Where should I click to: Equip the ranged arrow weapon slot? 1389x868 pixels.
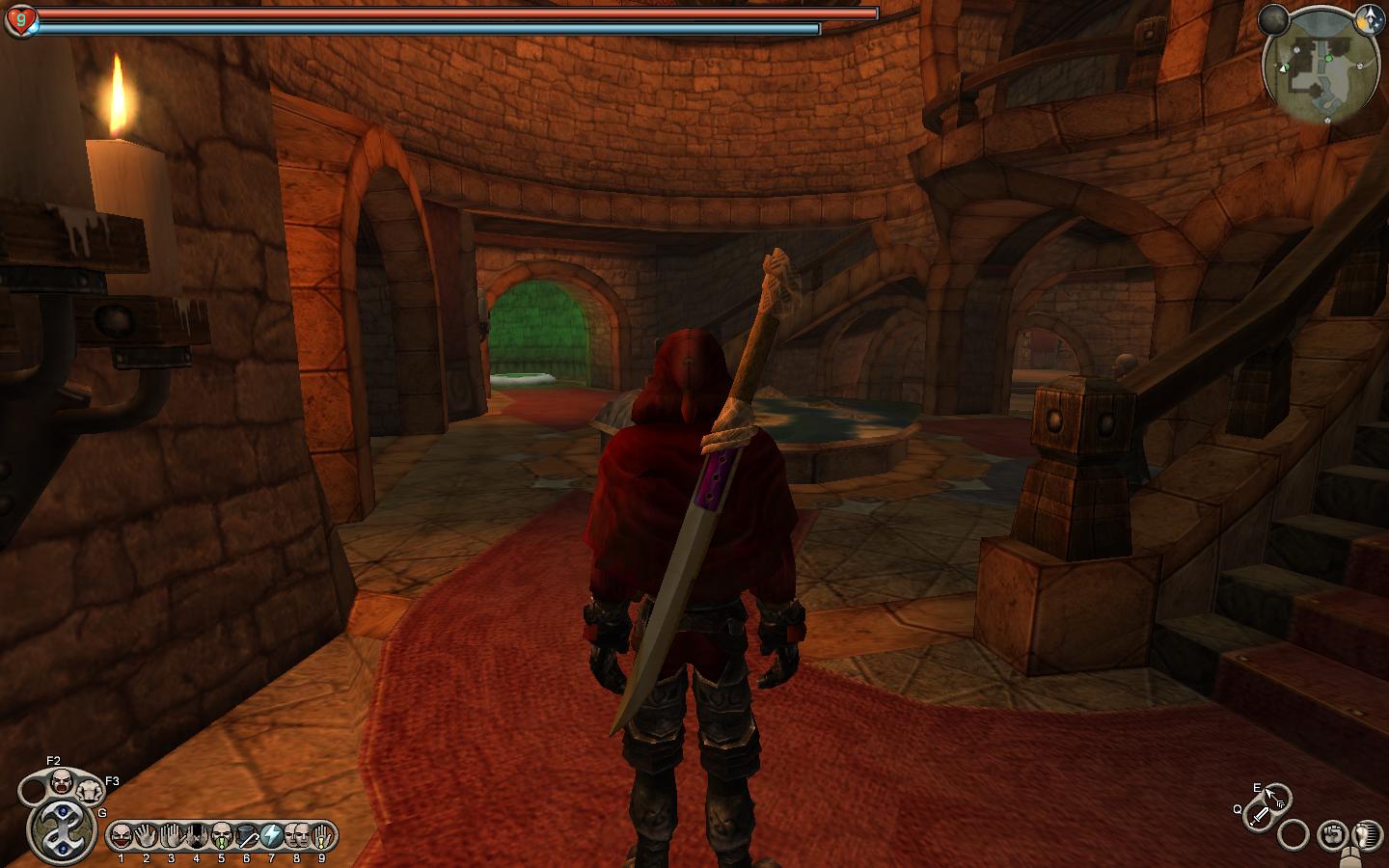click(1276, 798)
